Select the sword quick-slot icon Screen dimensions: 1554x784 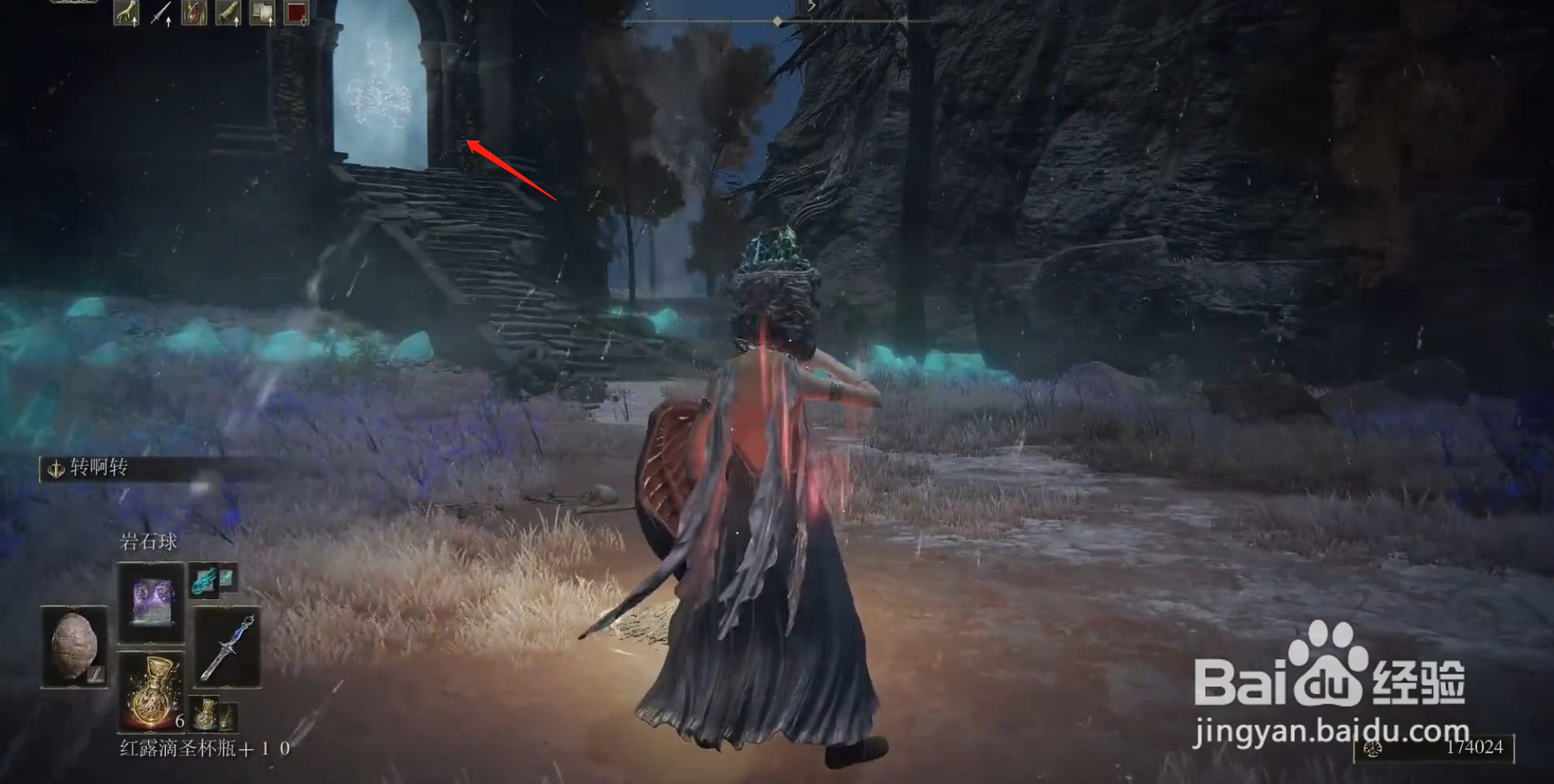[159, 12]
